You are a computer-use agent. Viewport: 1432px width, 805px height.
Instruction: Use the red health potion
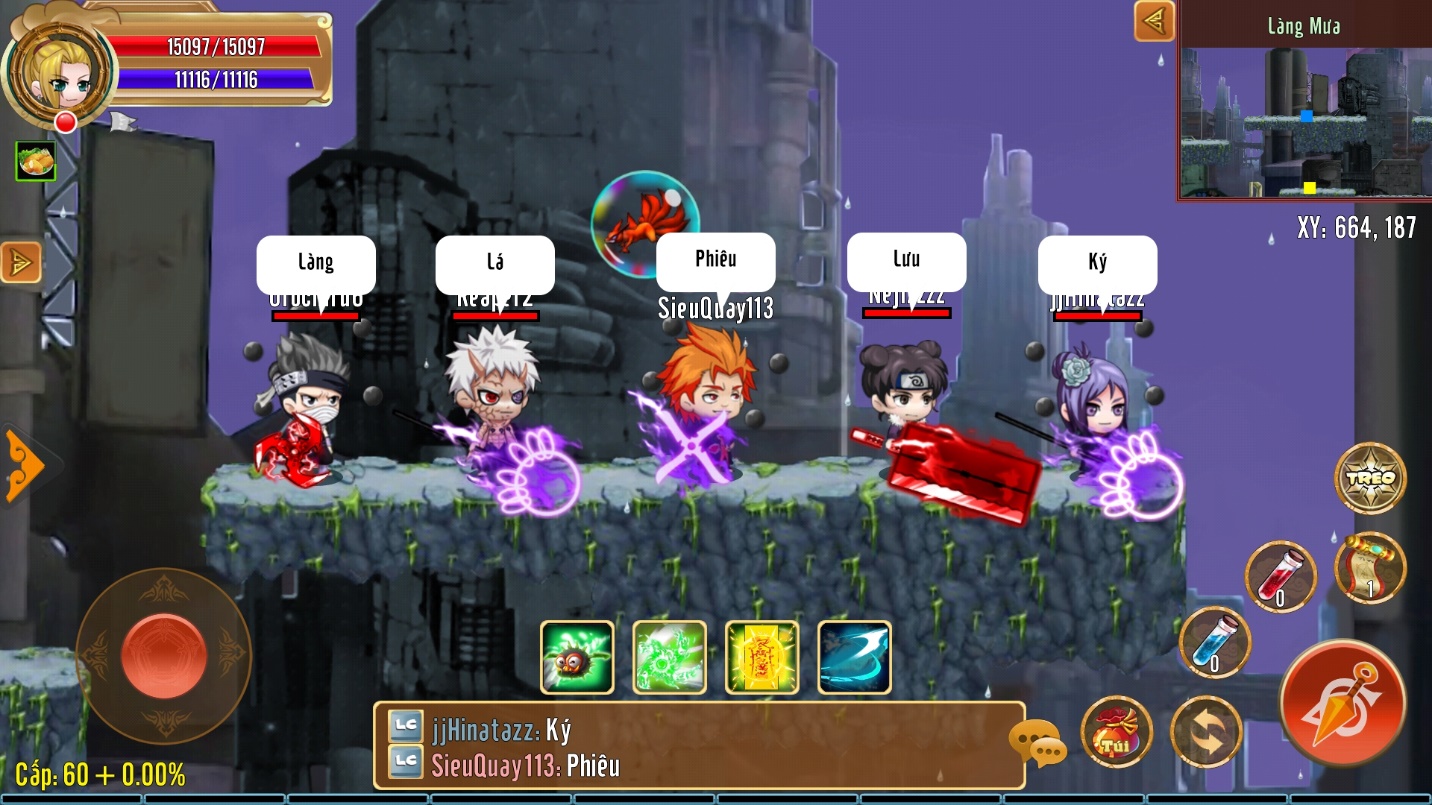click(1280, 576)
